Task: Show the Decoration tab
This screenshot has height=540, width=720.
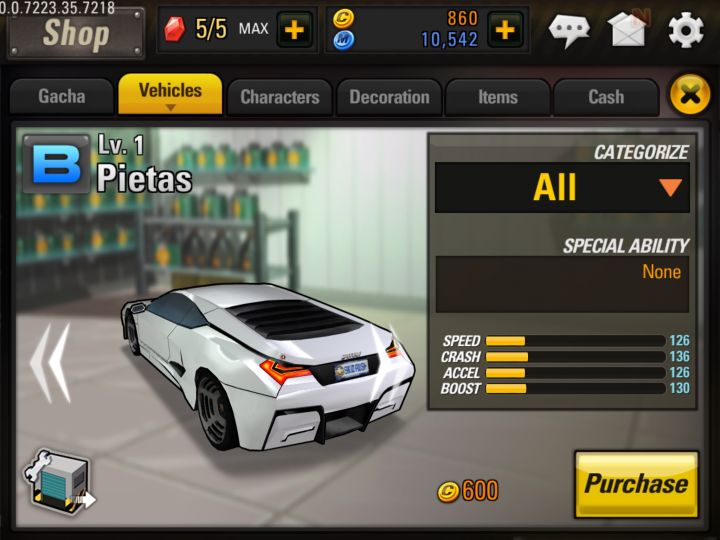Action: pos(389,97)
